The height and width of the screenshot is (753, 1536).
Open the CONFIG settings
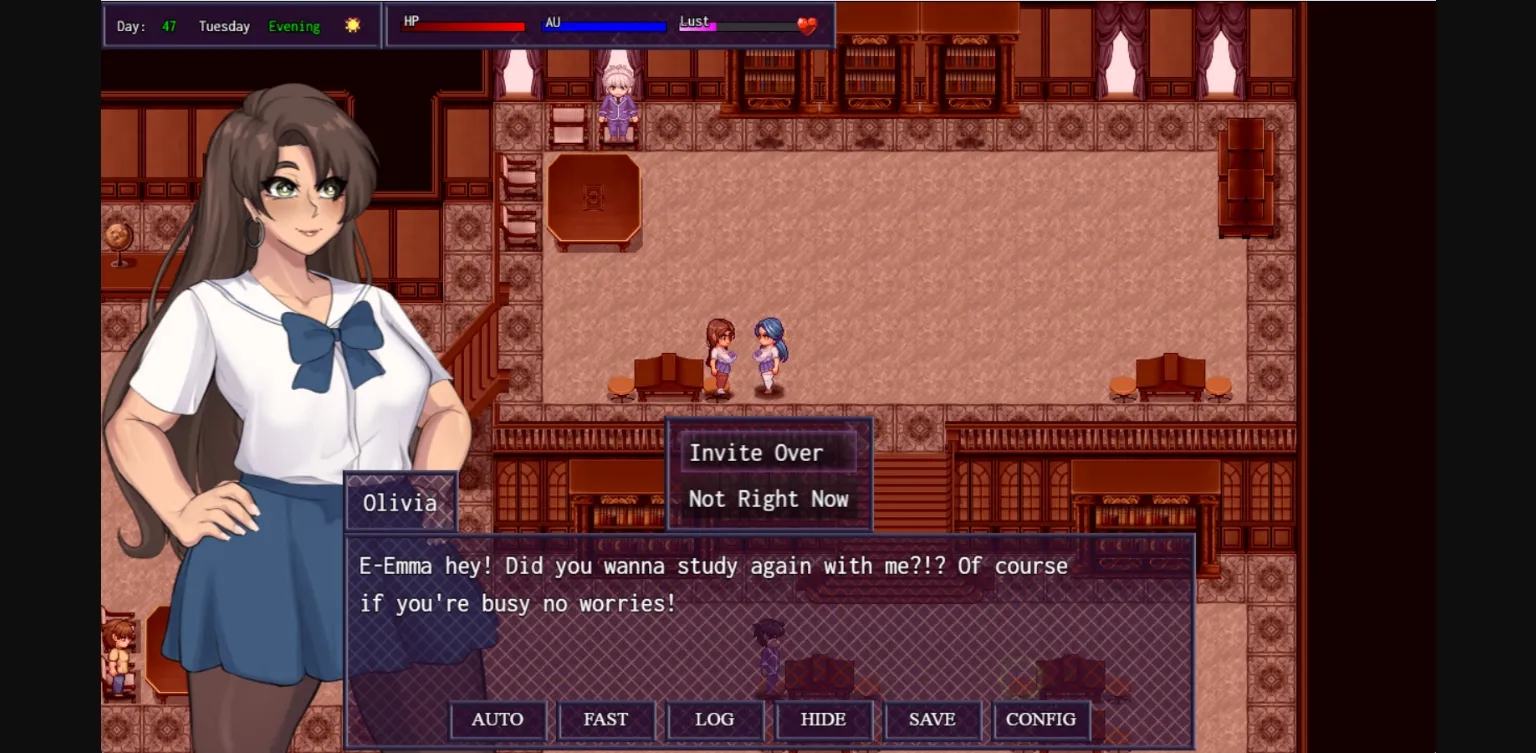point(1041,719)
